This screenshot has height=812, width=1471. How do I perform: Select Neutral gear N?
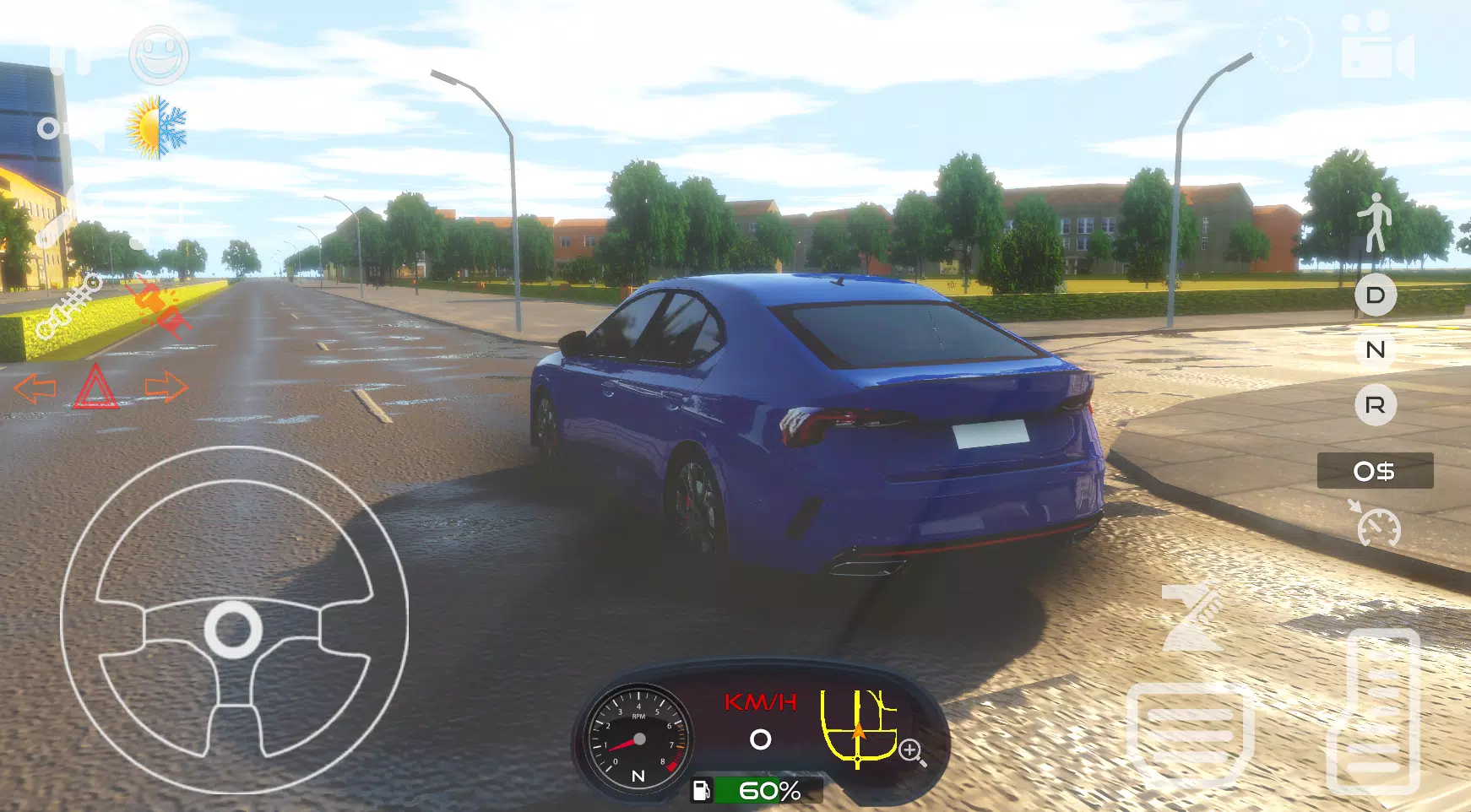tap(1376, 350)
